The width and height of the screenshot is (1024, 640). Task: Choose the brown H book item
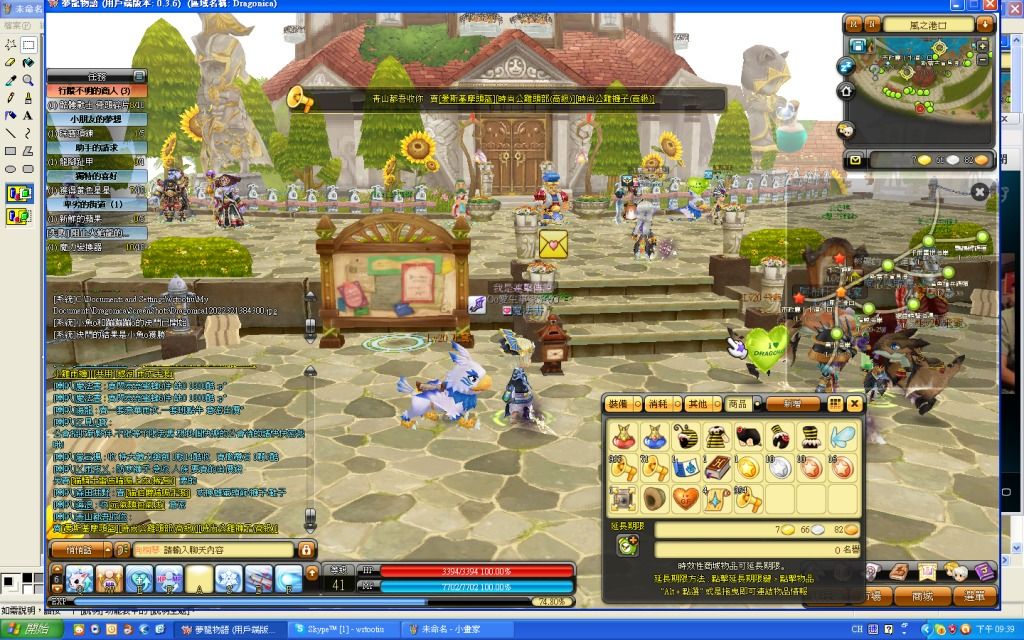(716, 467)
